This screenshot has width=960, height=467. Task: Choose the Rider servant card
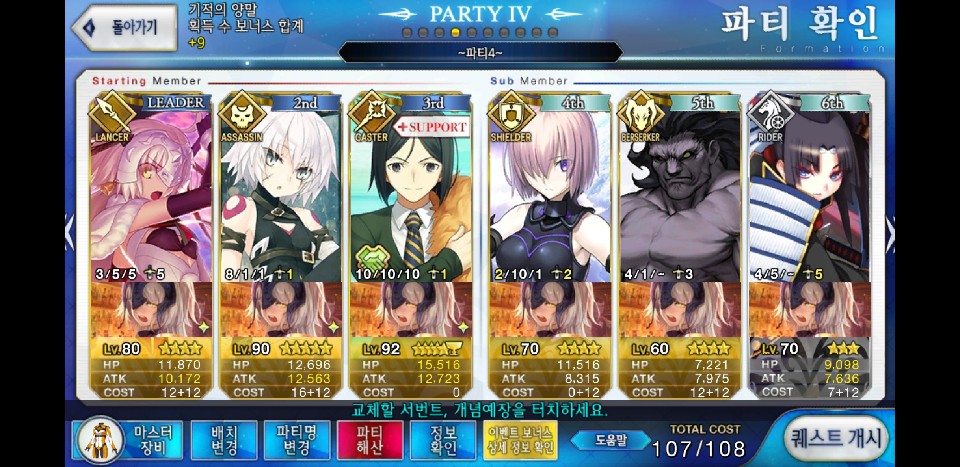click(x=809, y=190)
